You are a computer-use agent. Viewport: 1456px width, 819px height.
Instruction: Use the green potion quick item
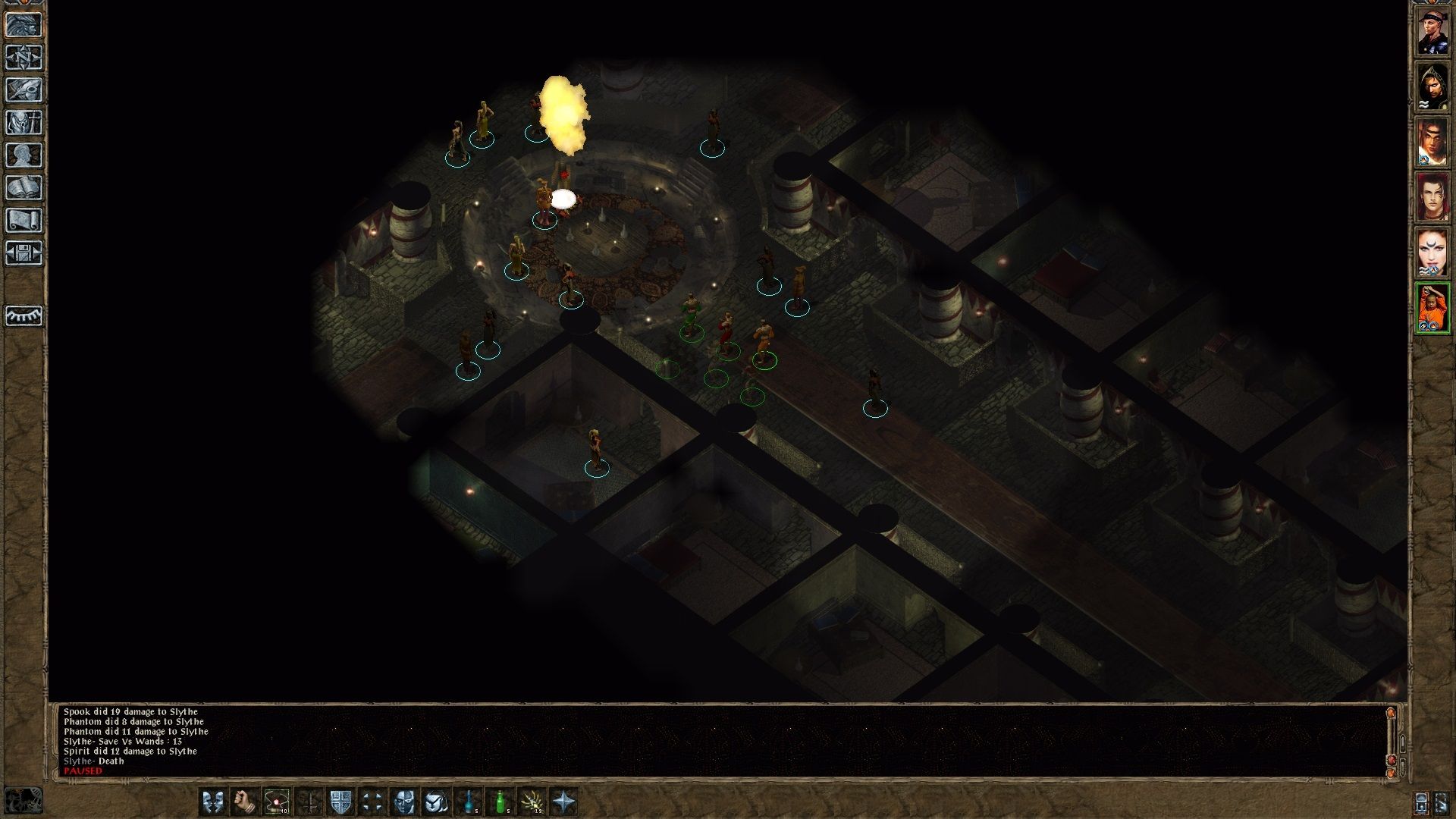point(500,801)
